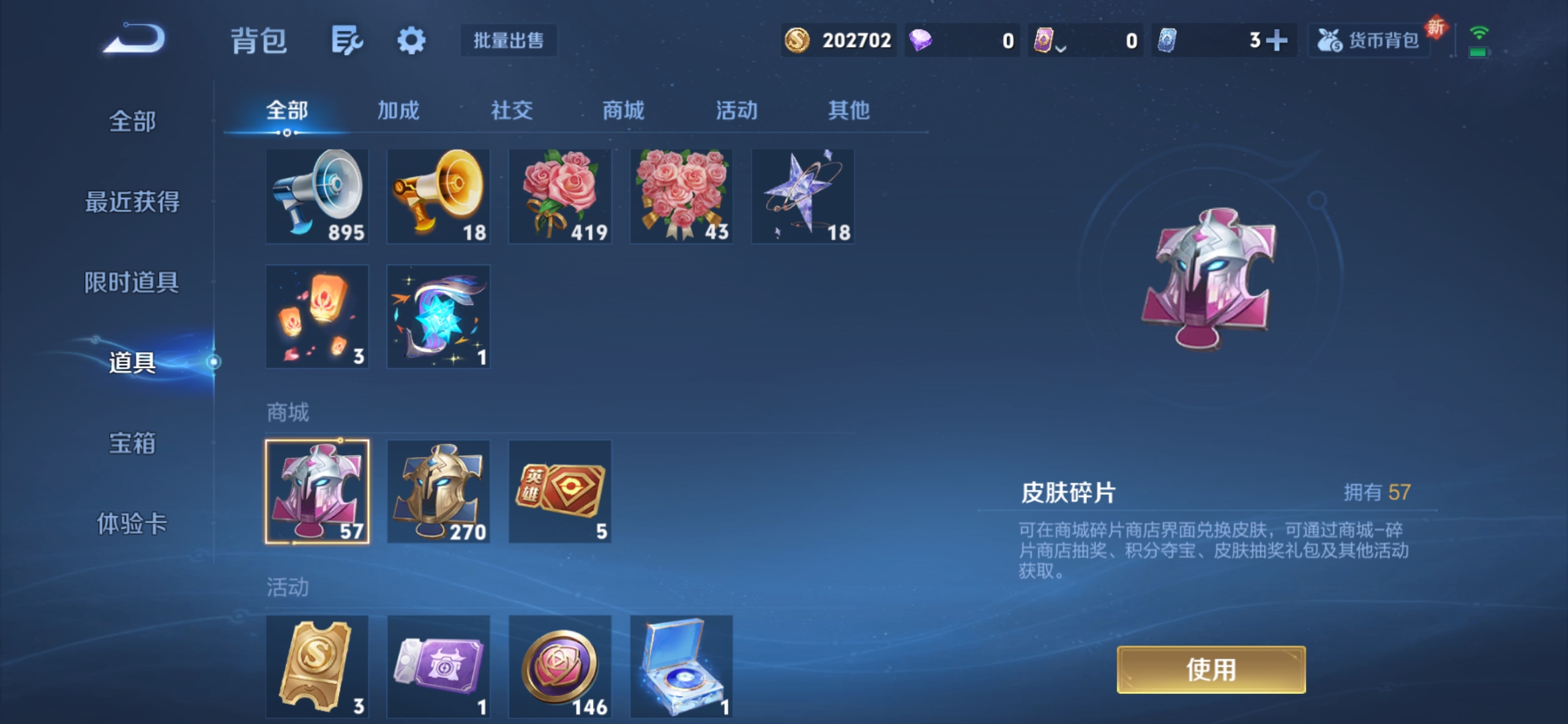Select the sky lanterns item
Screen dimensions: 1568x724
click(x=316, y=317)
